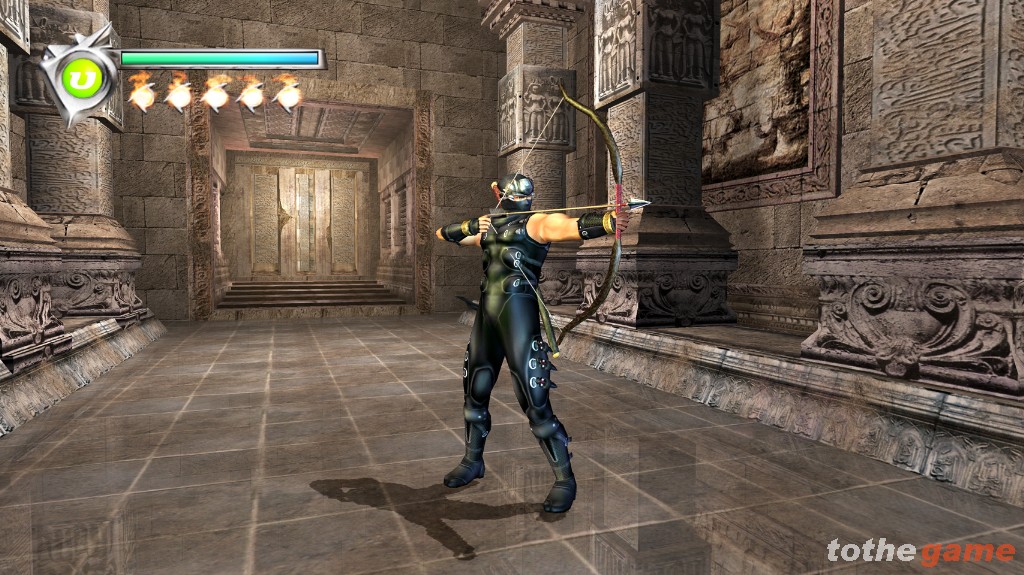
Task: Open the tothegame watermark logo
Action: pyautogui.click(x=920, y=551)
